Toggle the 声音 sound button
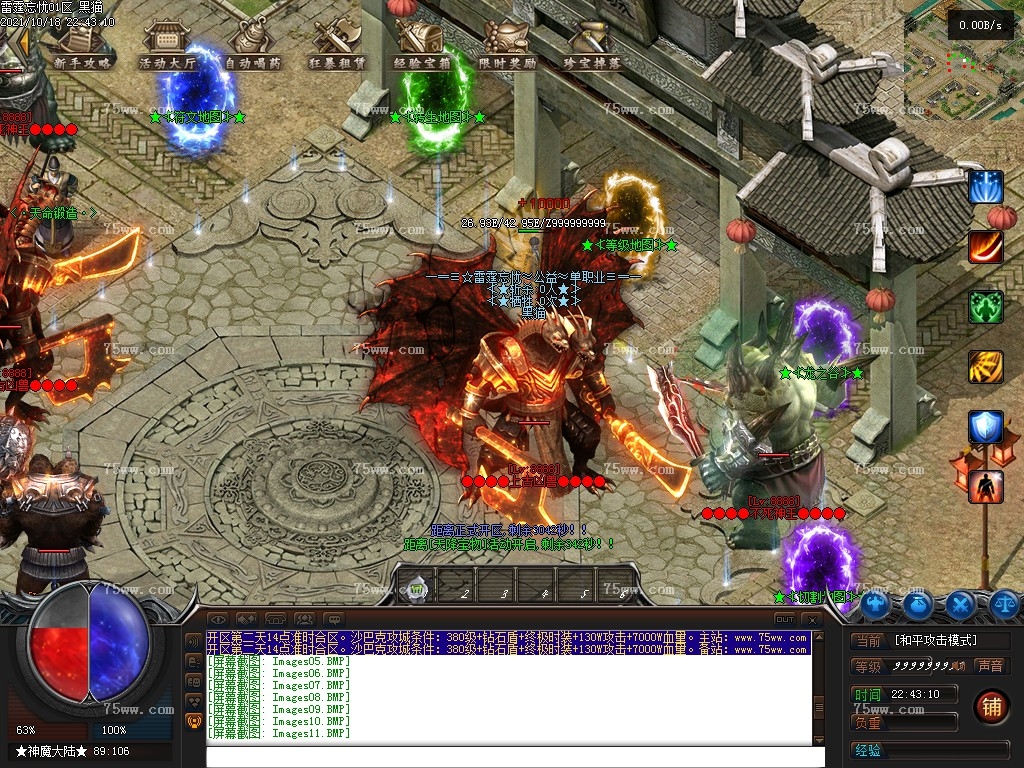This screenshot has height=768, width=1024. click(990, 666)
